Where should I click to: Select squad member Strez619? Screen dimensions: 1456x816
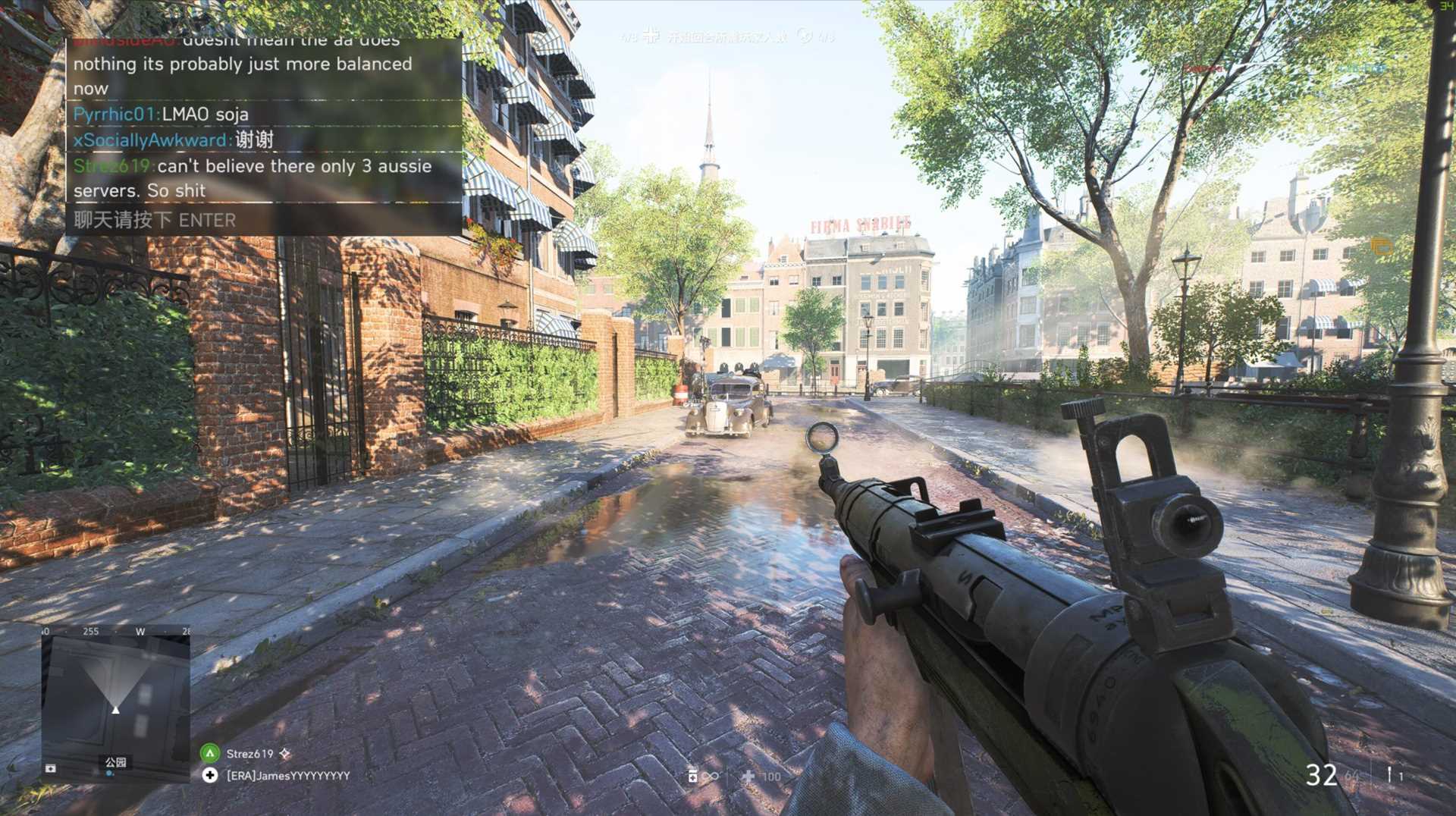tap(249, 754)
